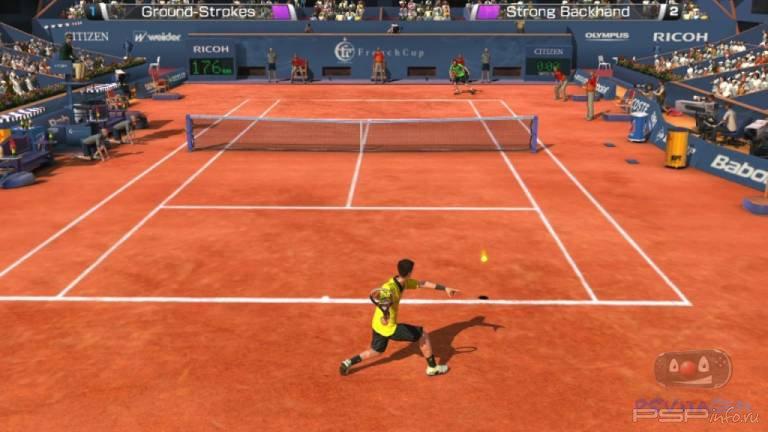This screenshot has height=432, width=768.
Task: Click the purple gauge beside Strong Backhand
Action: pyautogui.click(x=487, y=12)
